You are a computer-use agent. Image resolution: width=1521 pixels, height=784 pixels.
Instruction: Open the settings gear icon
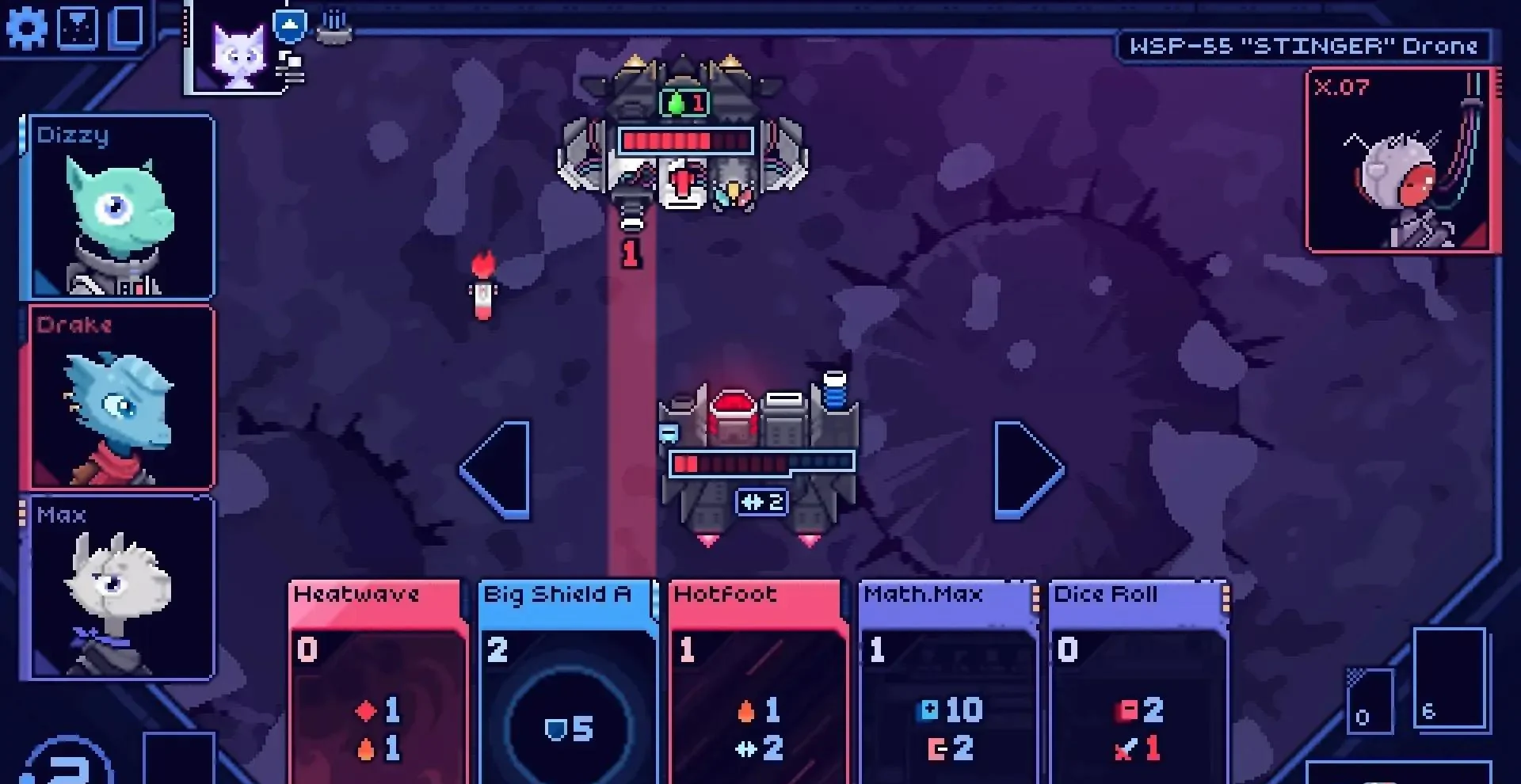click(x=28, y=28)
